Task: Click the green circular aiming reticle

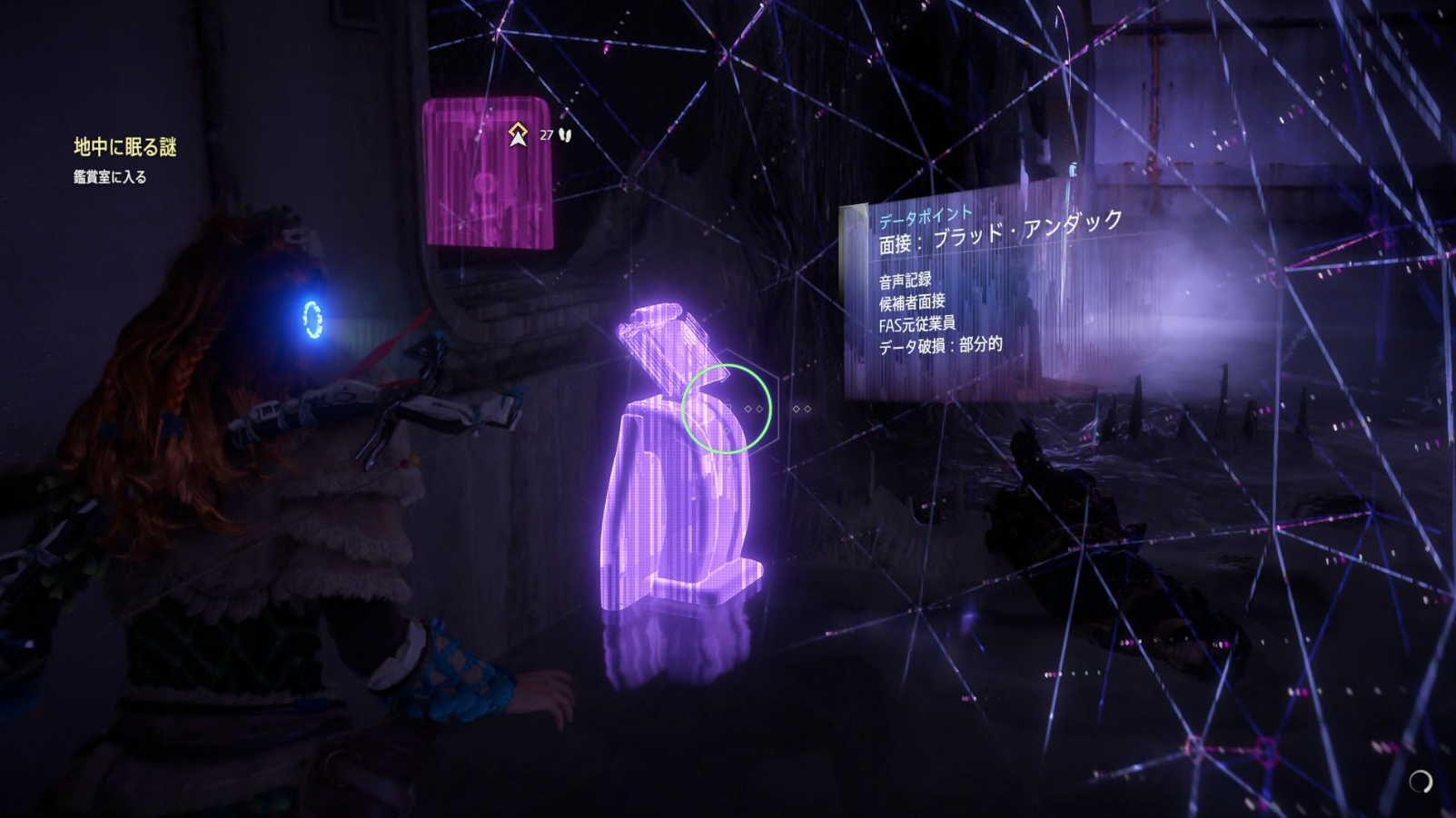Action: (x=726, y=409)
